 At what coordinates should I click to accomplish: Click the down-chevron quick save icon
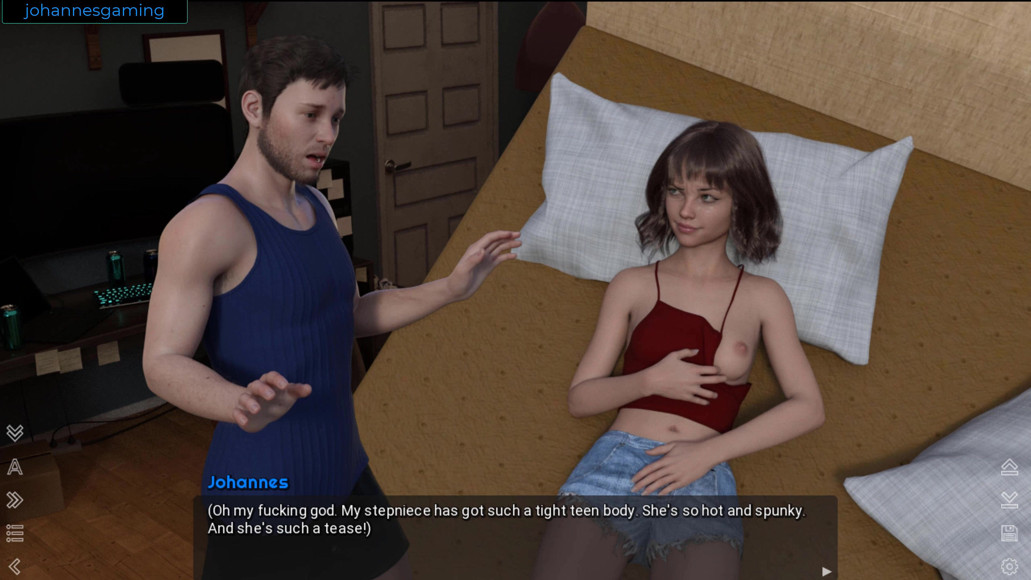point(1009,500)
